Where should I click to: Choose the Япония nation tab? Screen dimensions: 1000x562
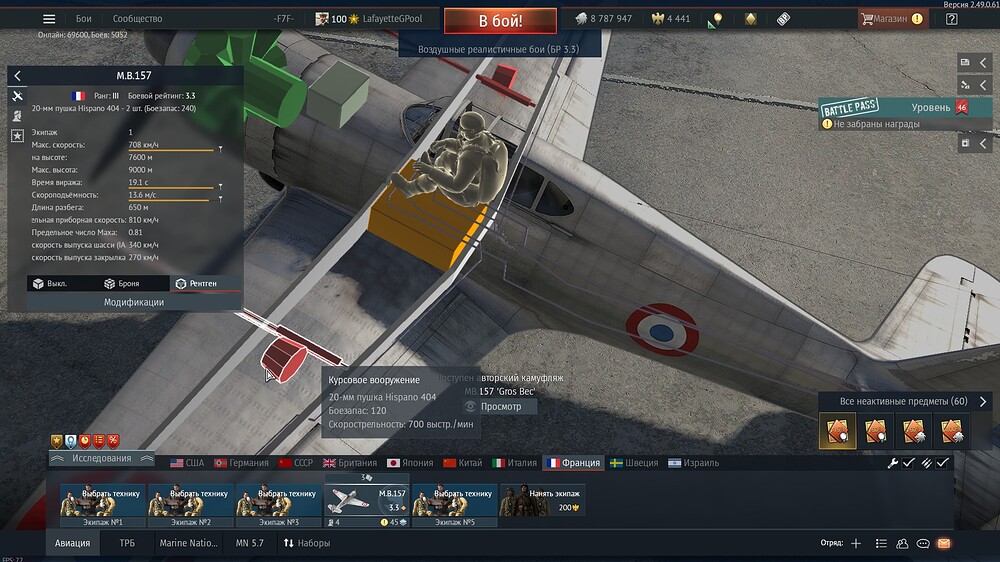tap(410, 463)
